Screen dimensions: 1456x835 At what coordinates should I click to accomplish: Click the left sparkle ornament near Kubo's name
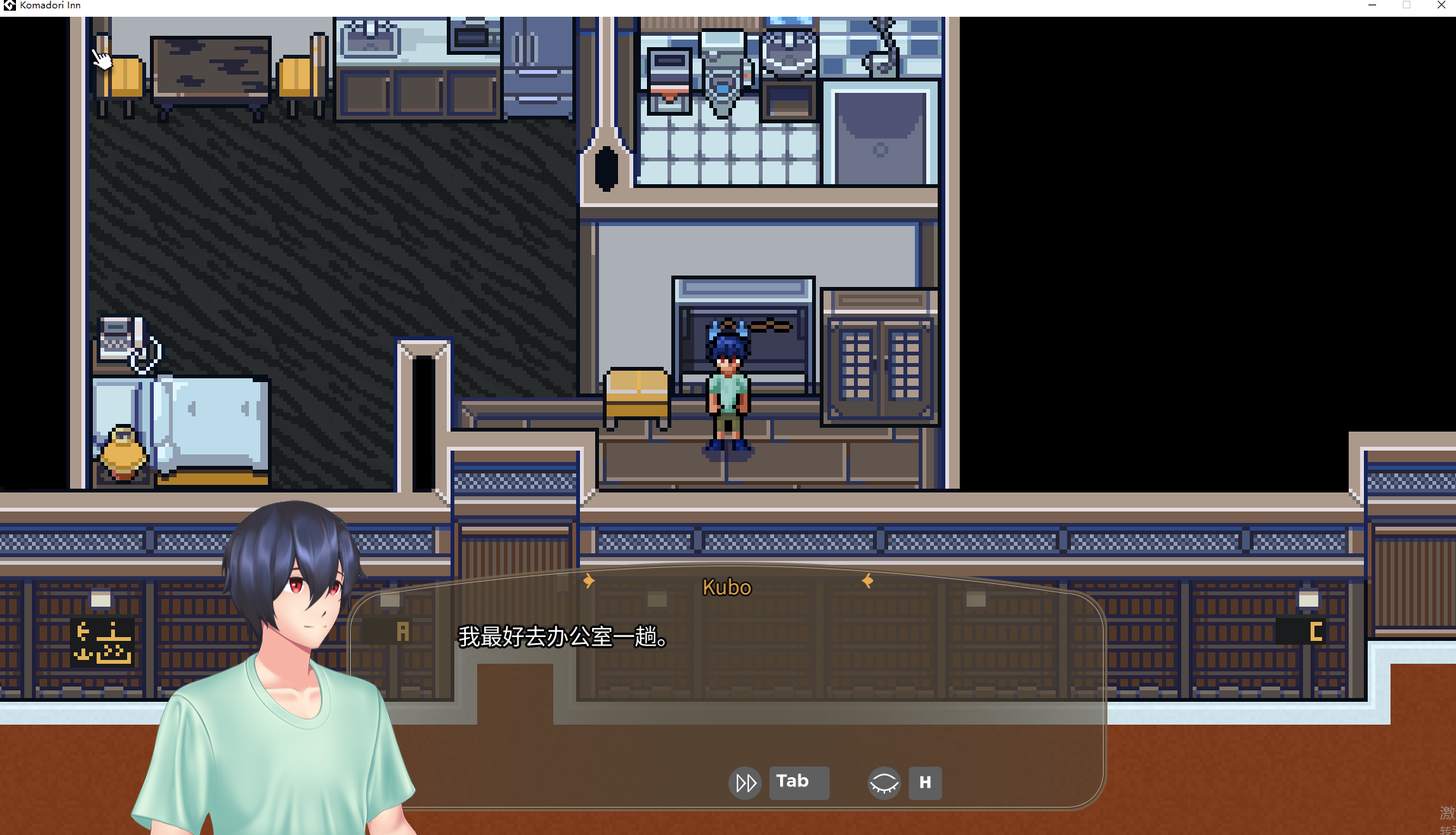pyautogui.click(x=588, y=581)
